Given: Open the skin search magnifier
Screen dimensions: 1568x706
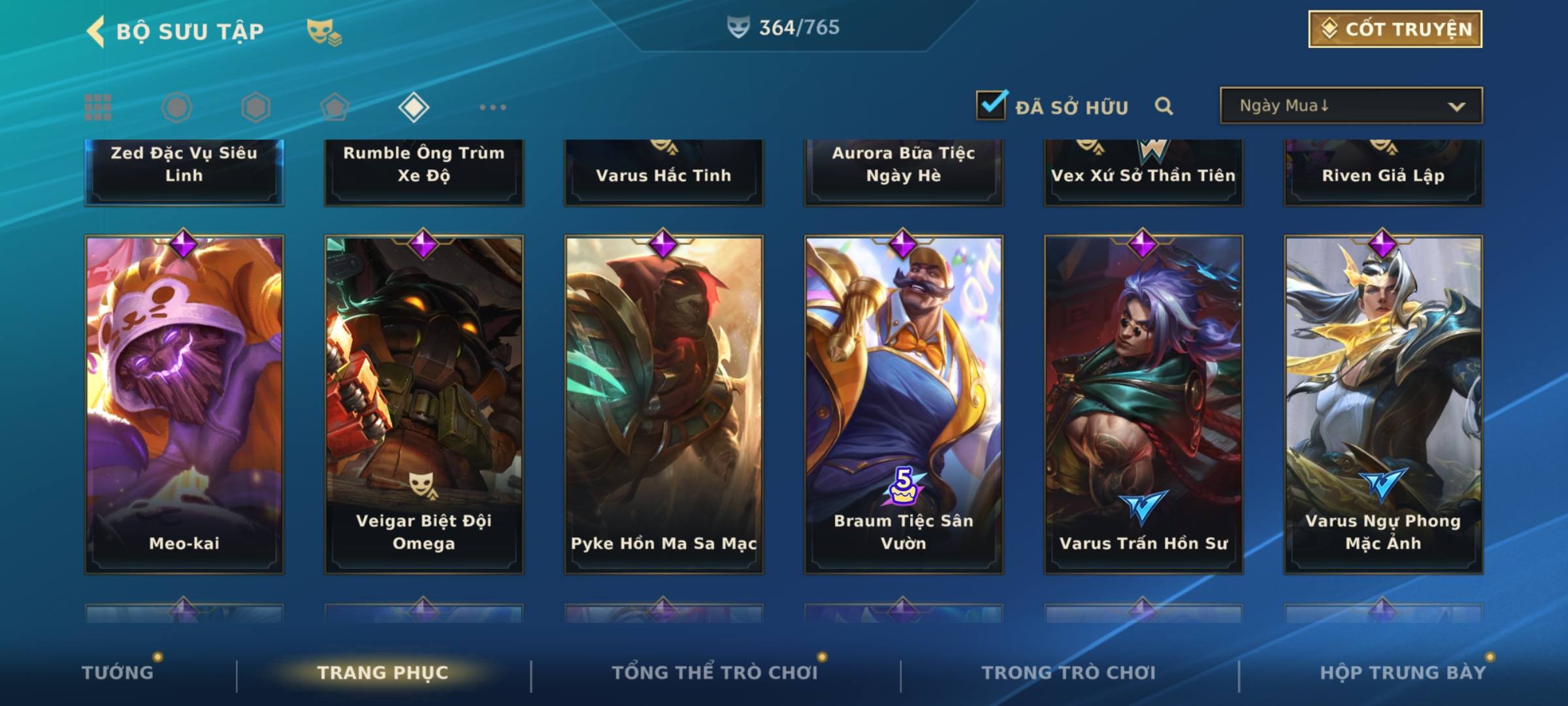Looking at the screenshot, I should (1164, 106).
